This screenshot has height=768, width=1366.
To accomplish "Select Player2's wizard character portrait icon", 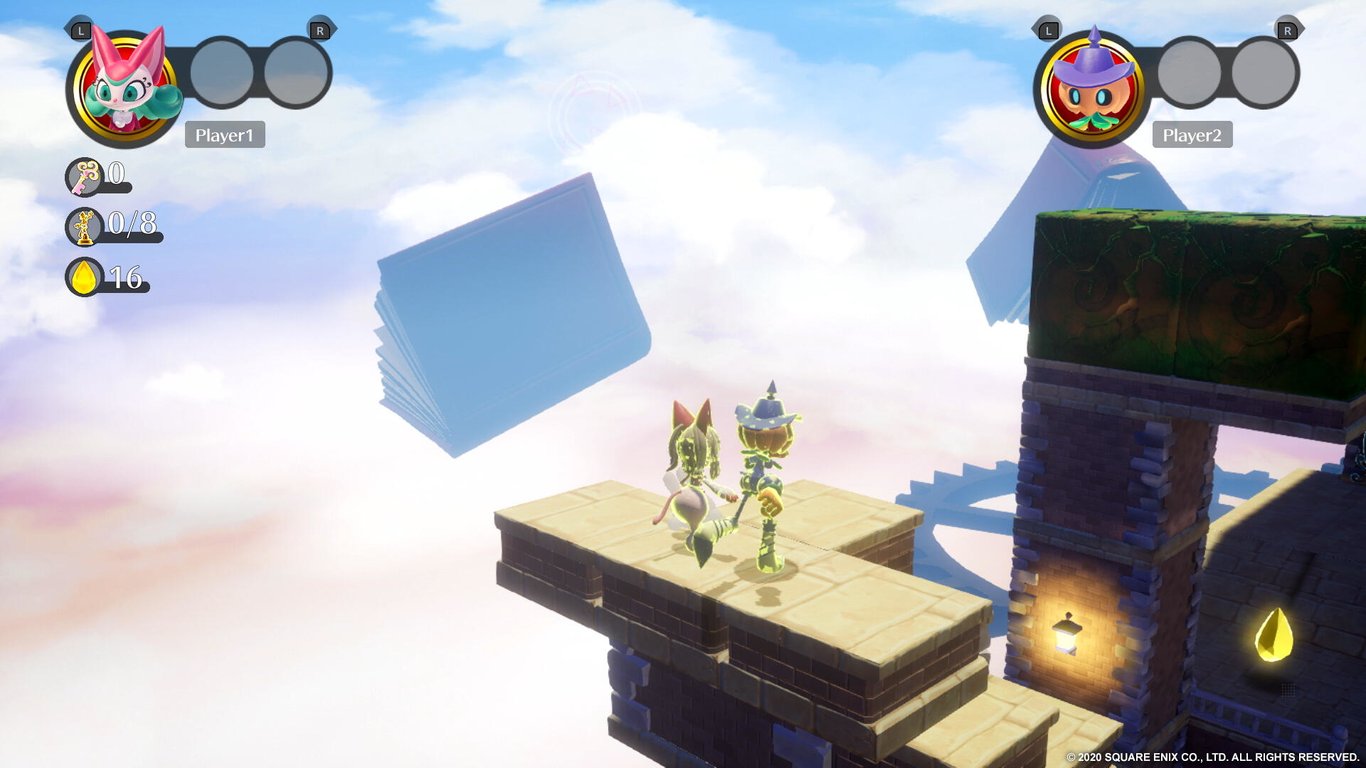I will coord(1091,84).
